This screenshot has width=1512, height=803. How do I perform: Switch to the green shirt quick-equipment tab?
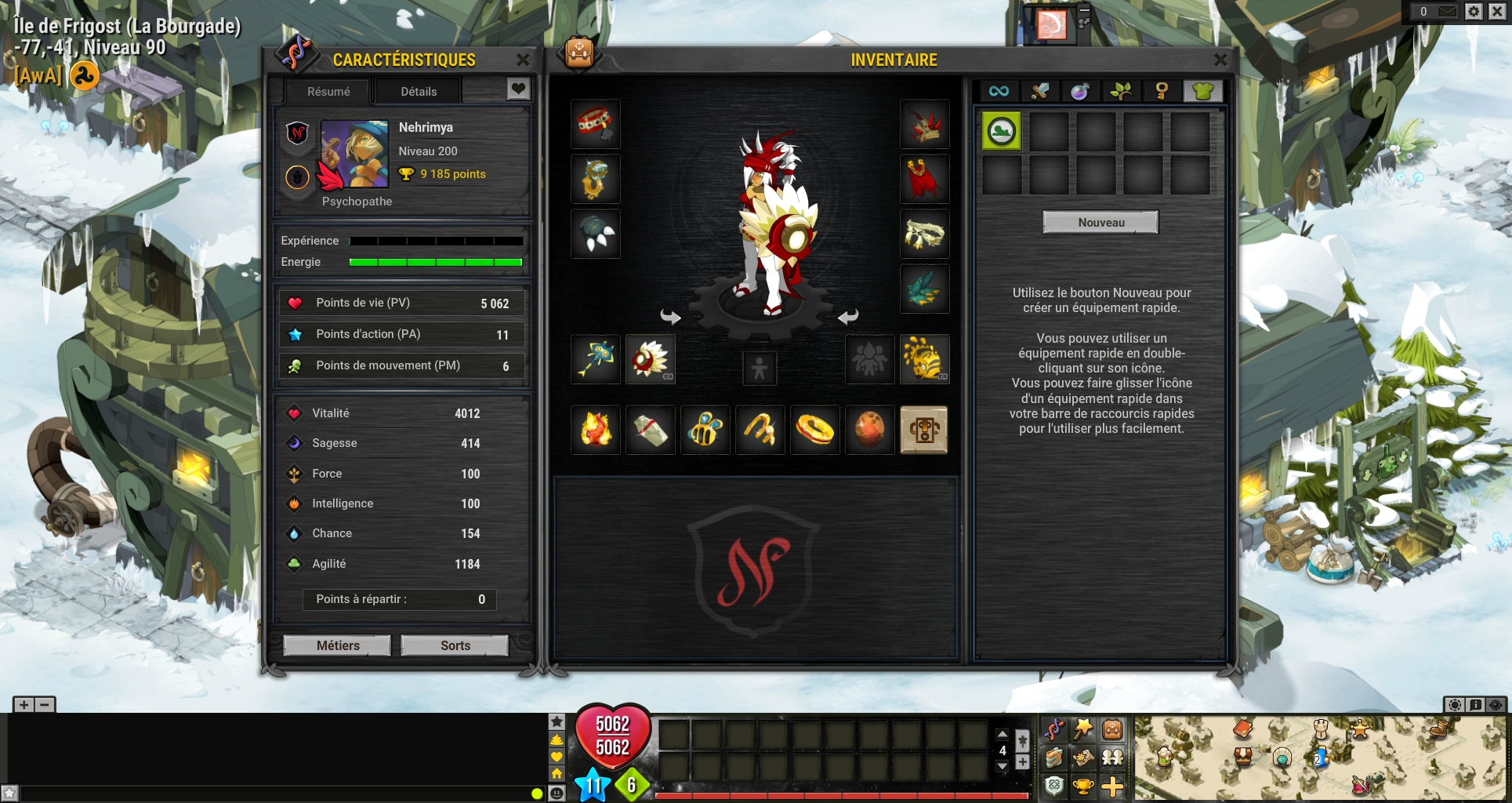[1202, 92]
